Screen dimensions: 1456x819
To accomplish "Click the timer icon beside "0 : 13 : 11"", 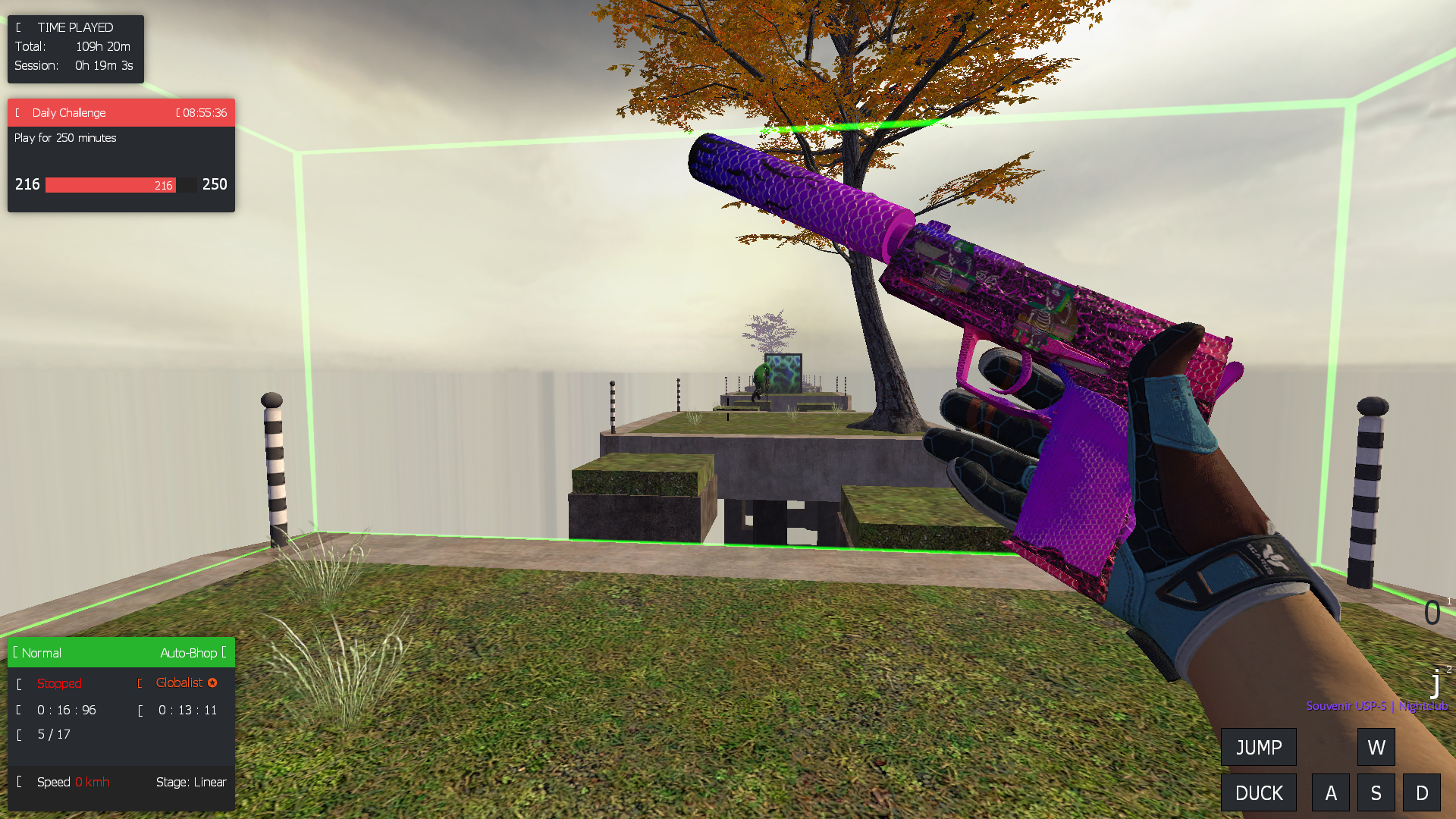I will (x=141, y=711).
